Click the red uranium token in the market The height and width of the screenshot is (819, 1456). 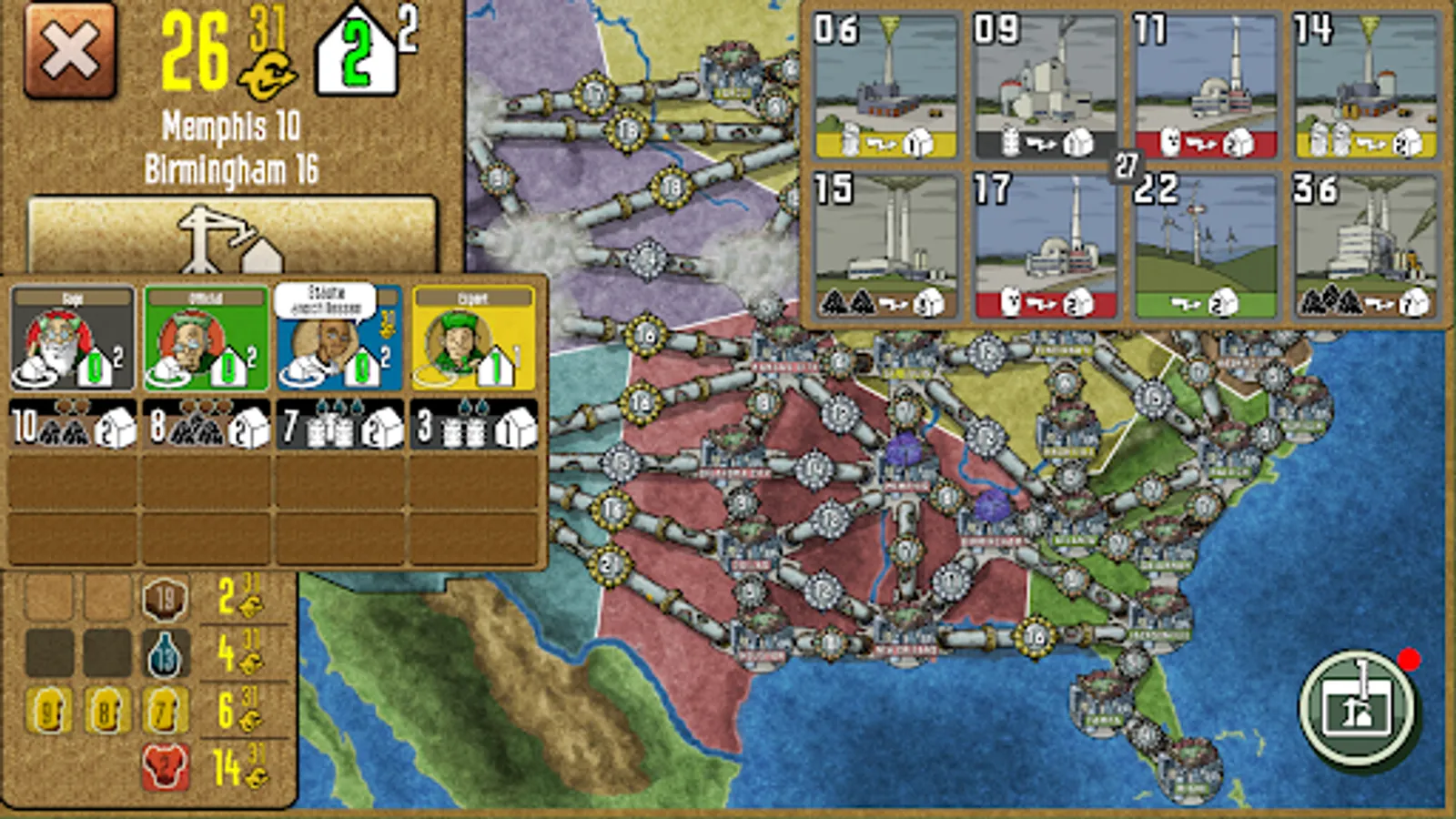pos(164,764)
